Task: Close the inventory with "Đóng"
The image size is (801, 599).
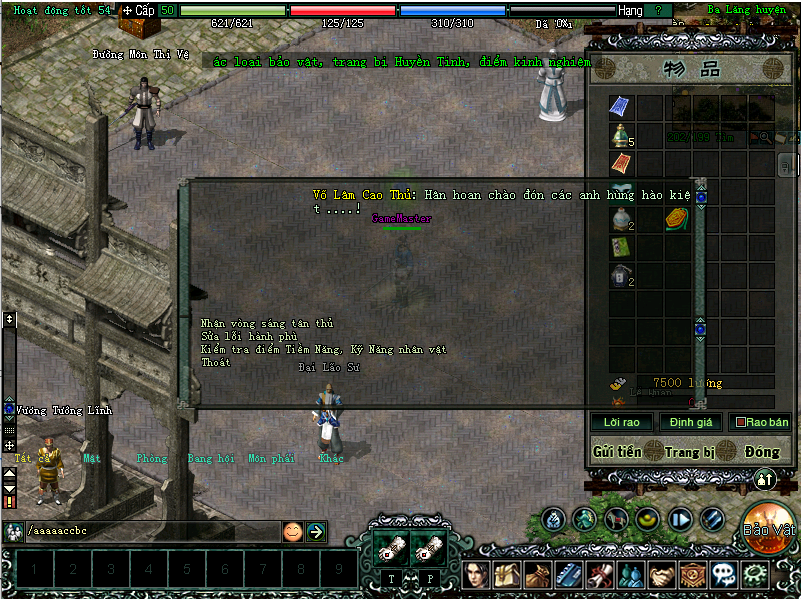Action: (x=762, y=452)
